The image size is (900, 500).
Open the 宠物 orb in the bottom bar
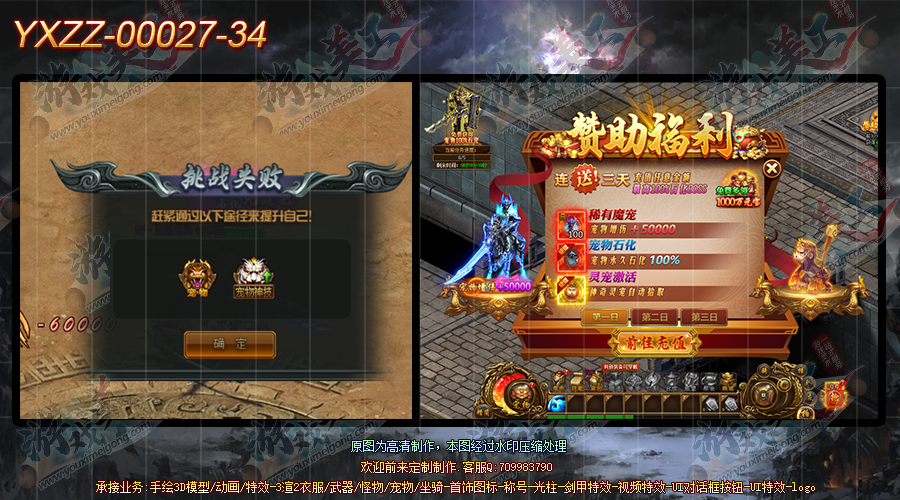(522, 393)
